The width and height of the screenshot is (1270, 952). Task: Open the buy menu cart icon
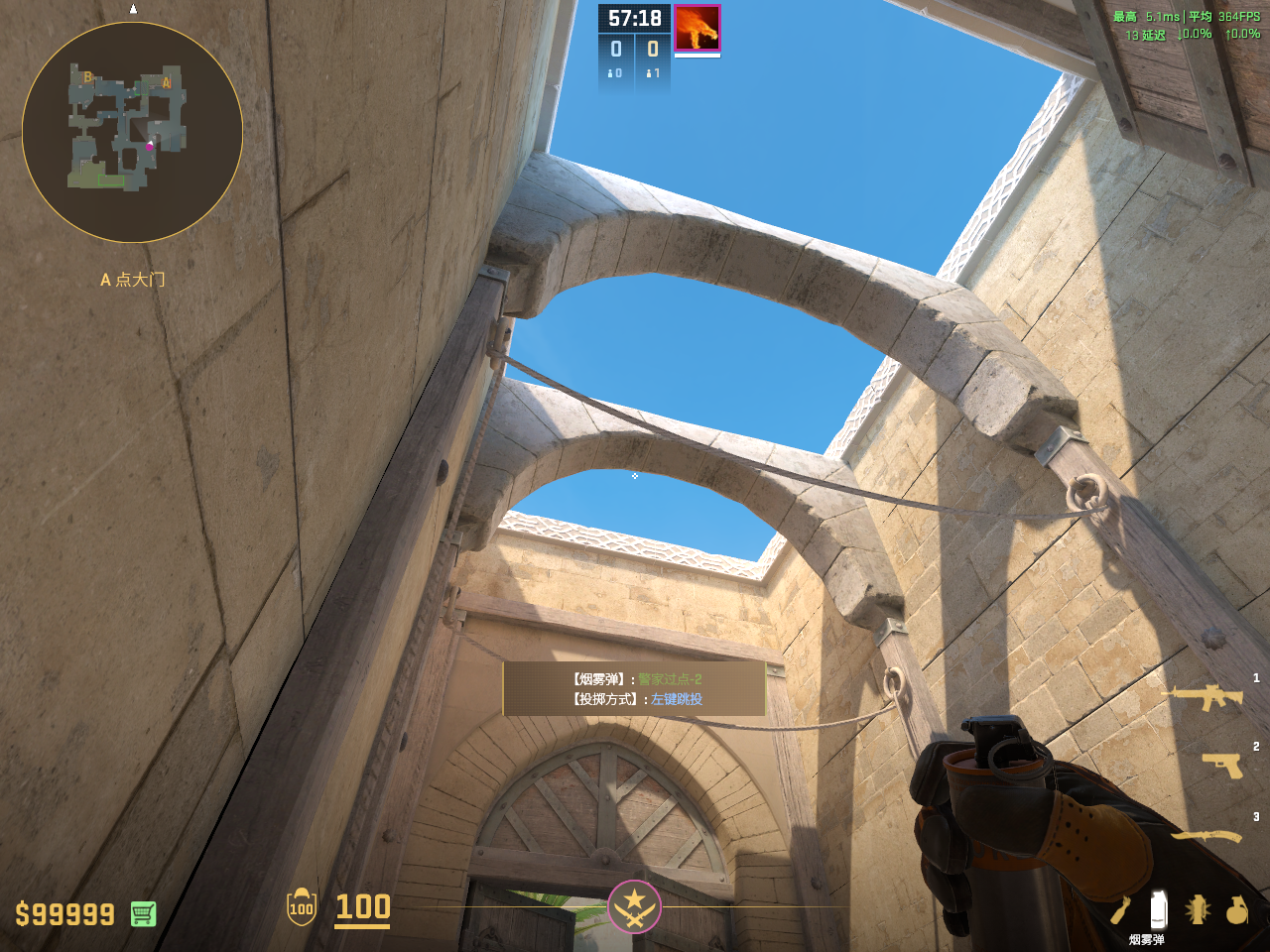pyautogui.click(x=143, y=913)
